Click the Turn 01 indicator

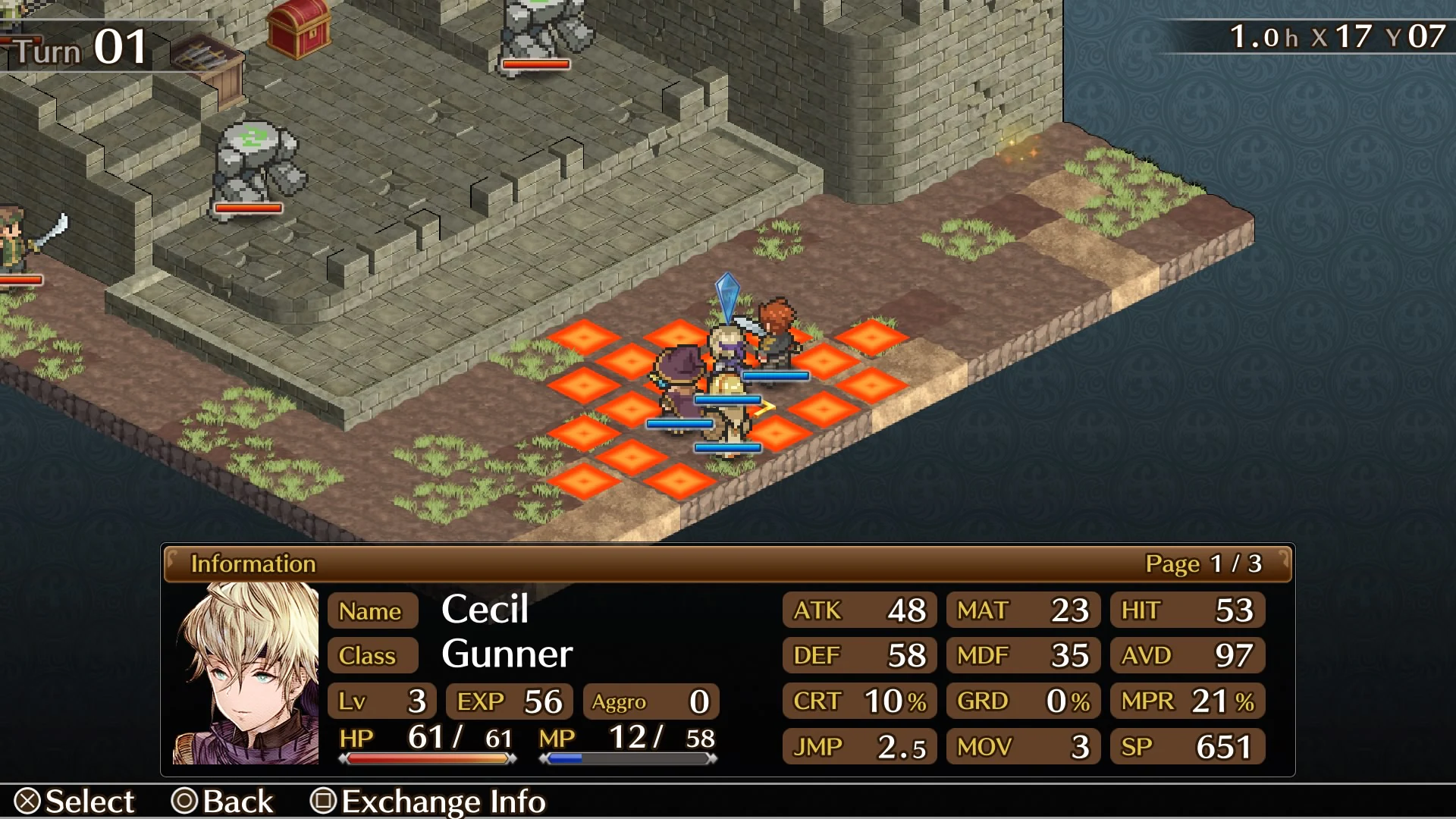(x=76, y=45)
